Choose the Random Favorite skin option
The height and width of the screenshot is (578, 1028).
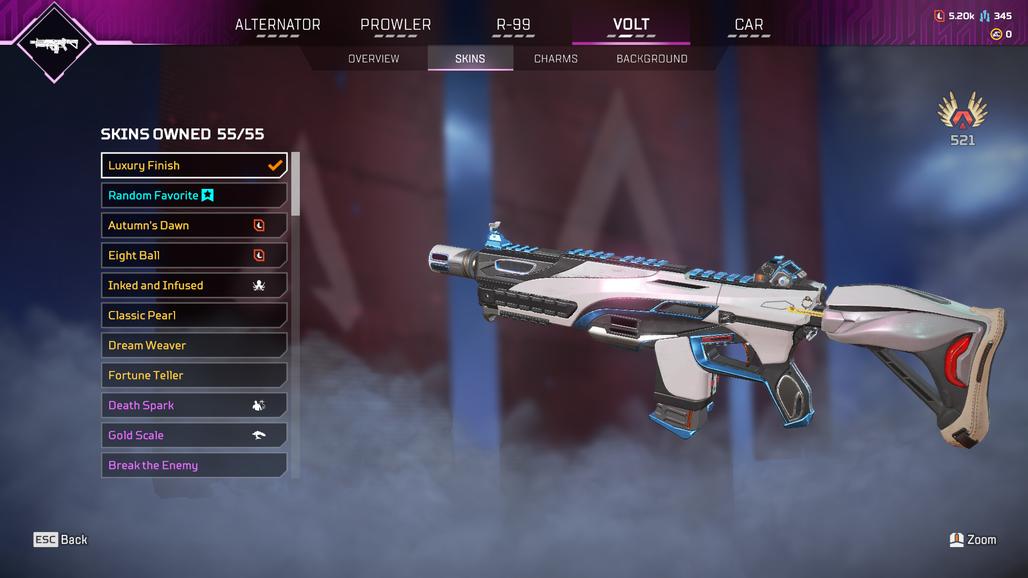pos(194,195)
